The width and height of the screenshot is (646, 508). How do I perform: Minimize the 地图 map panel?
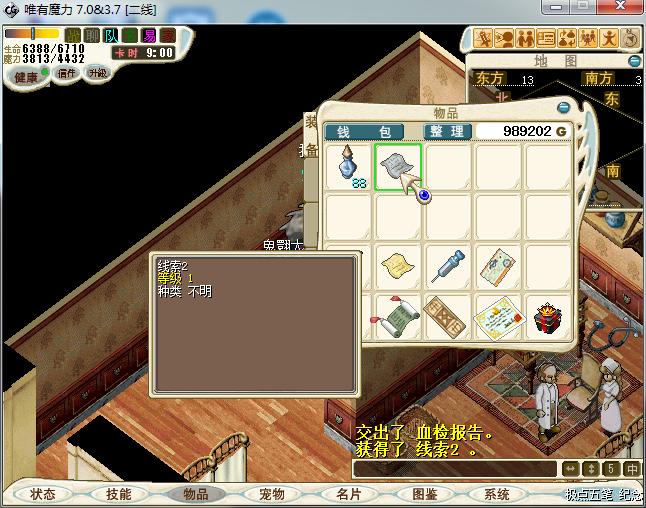pyautogui.click(x=634, y=61)
